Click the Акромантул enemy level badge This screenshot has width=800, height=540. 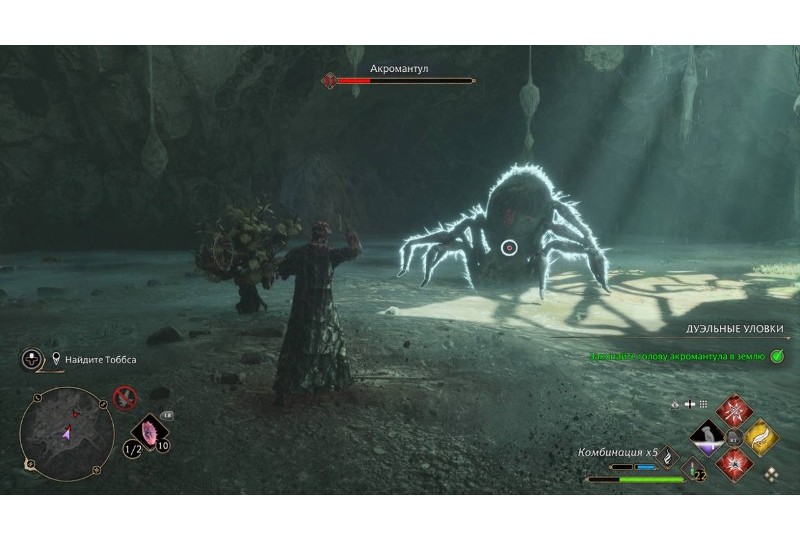(x=329, y=81)
